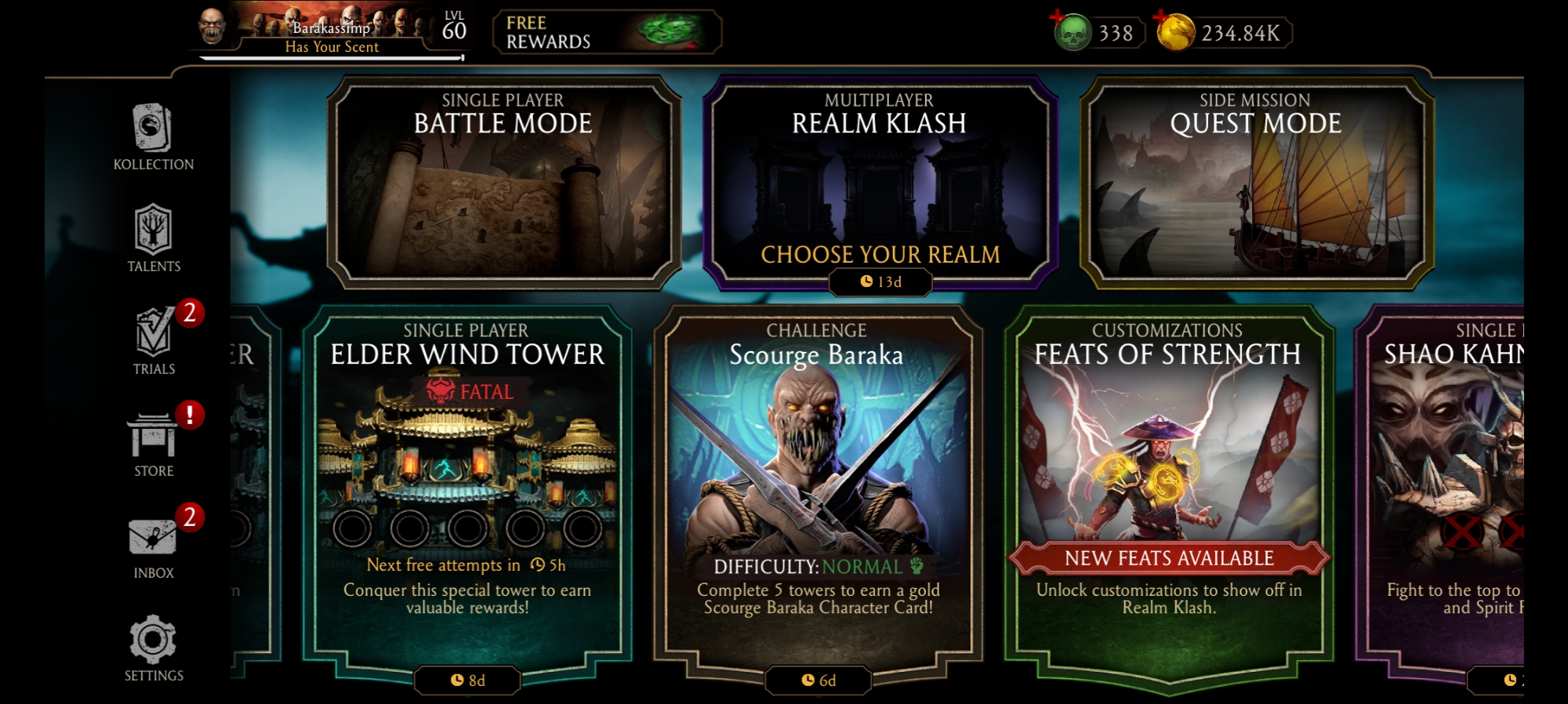
Task: Claim the Free Rewards button
Action: point(606,33)
